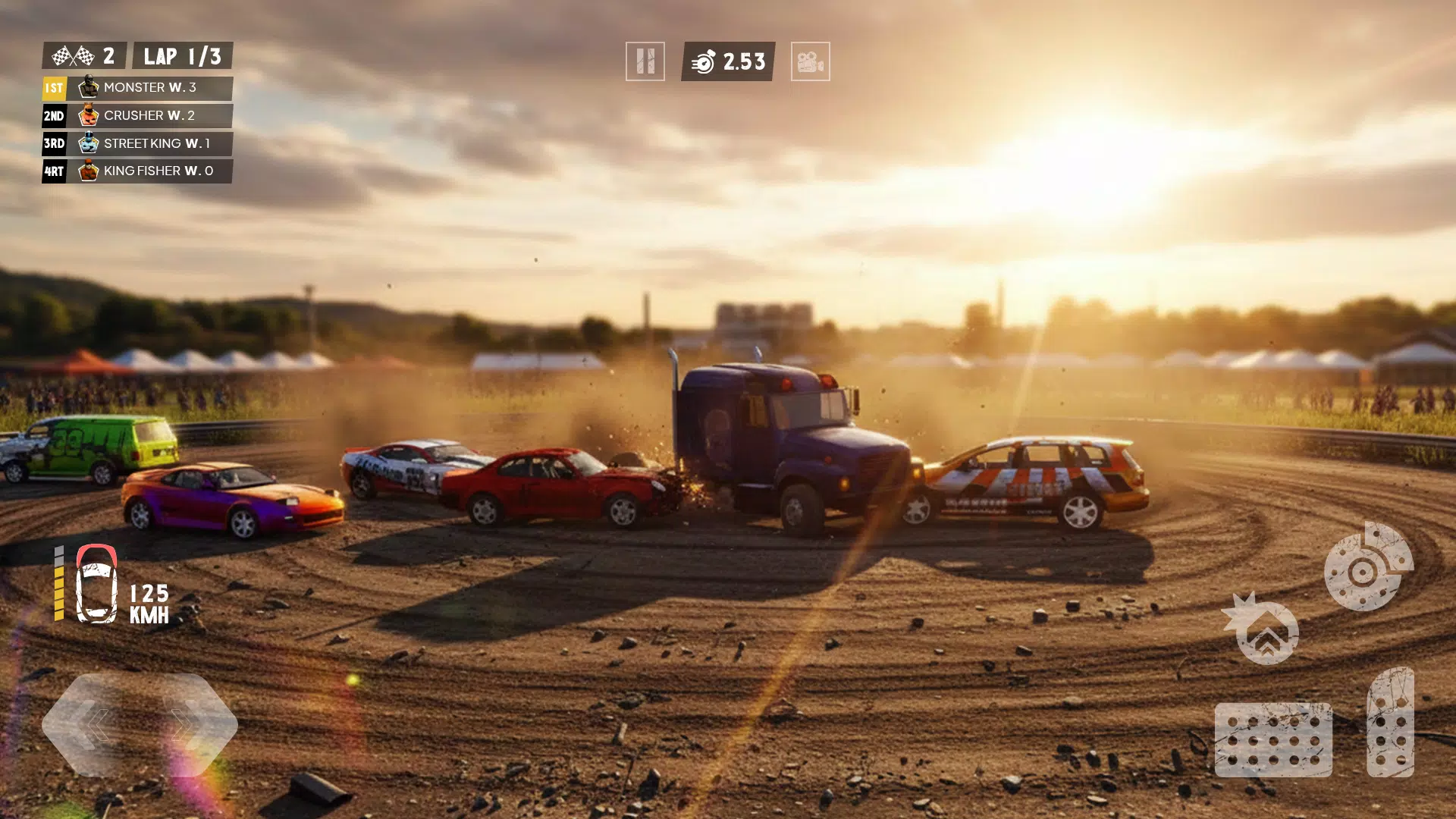
Task: Switch the camera view
Action: click(810, 61)
